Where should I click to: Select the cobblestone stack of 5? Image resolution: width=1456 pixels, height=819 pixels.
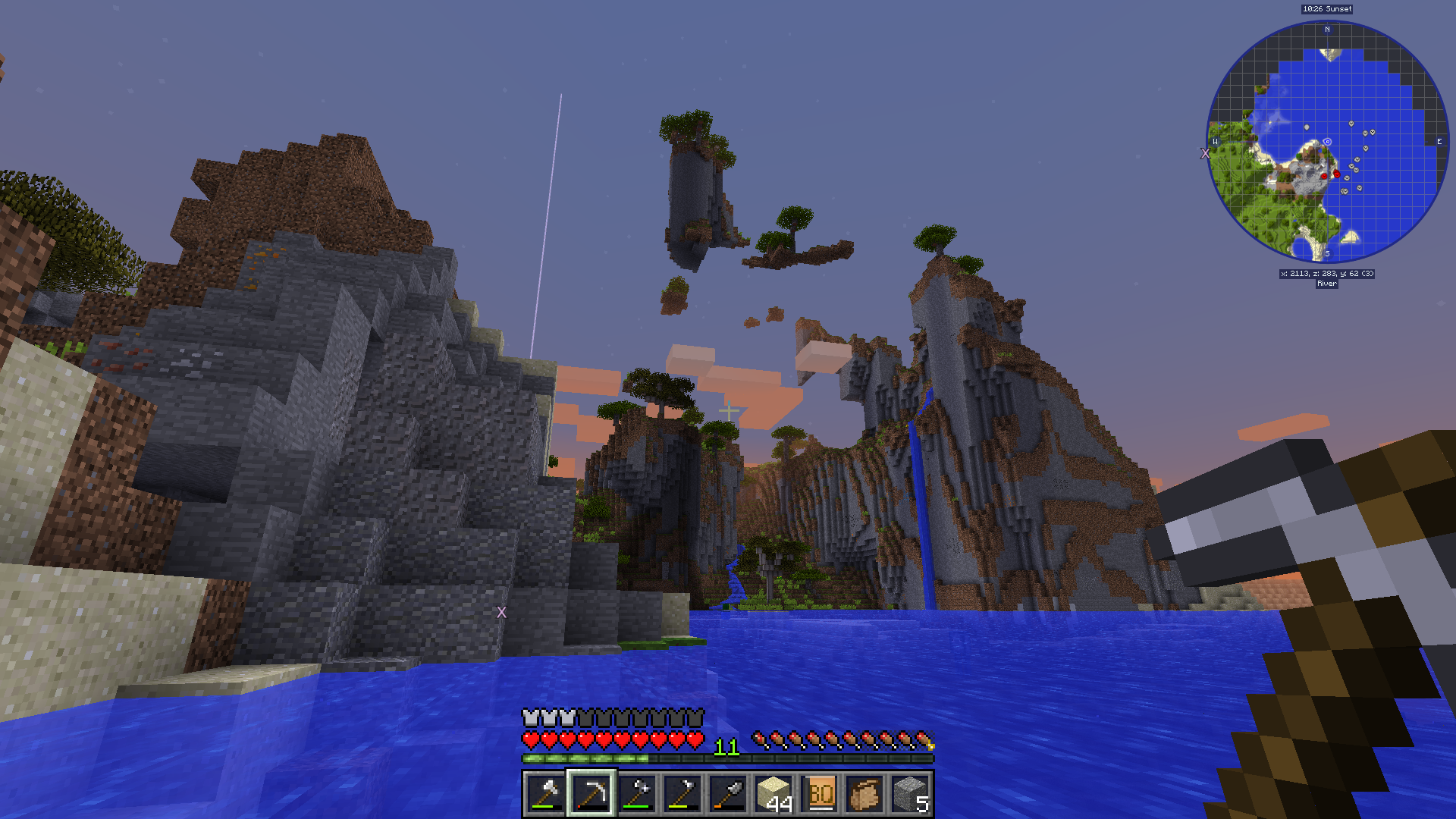pyautogui.click(x=911, y=793)
